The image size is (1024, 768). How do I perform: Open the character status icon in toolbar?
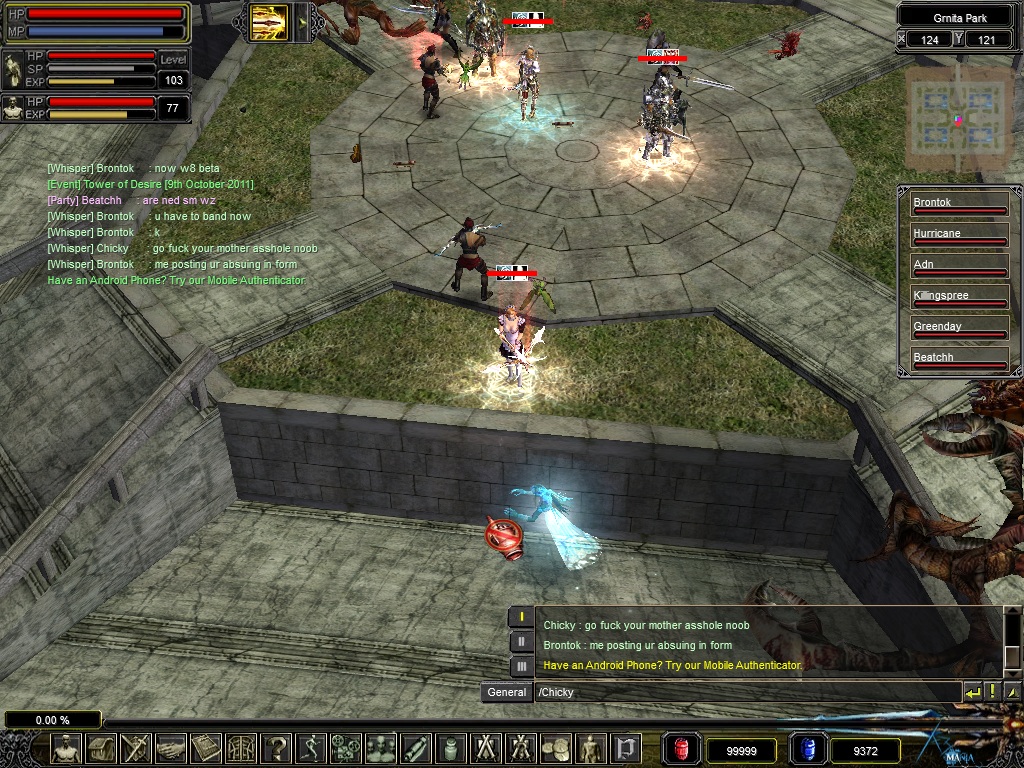[66, 748]
